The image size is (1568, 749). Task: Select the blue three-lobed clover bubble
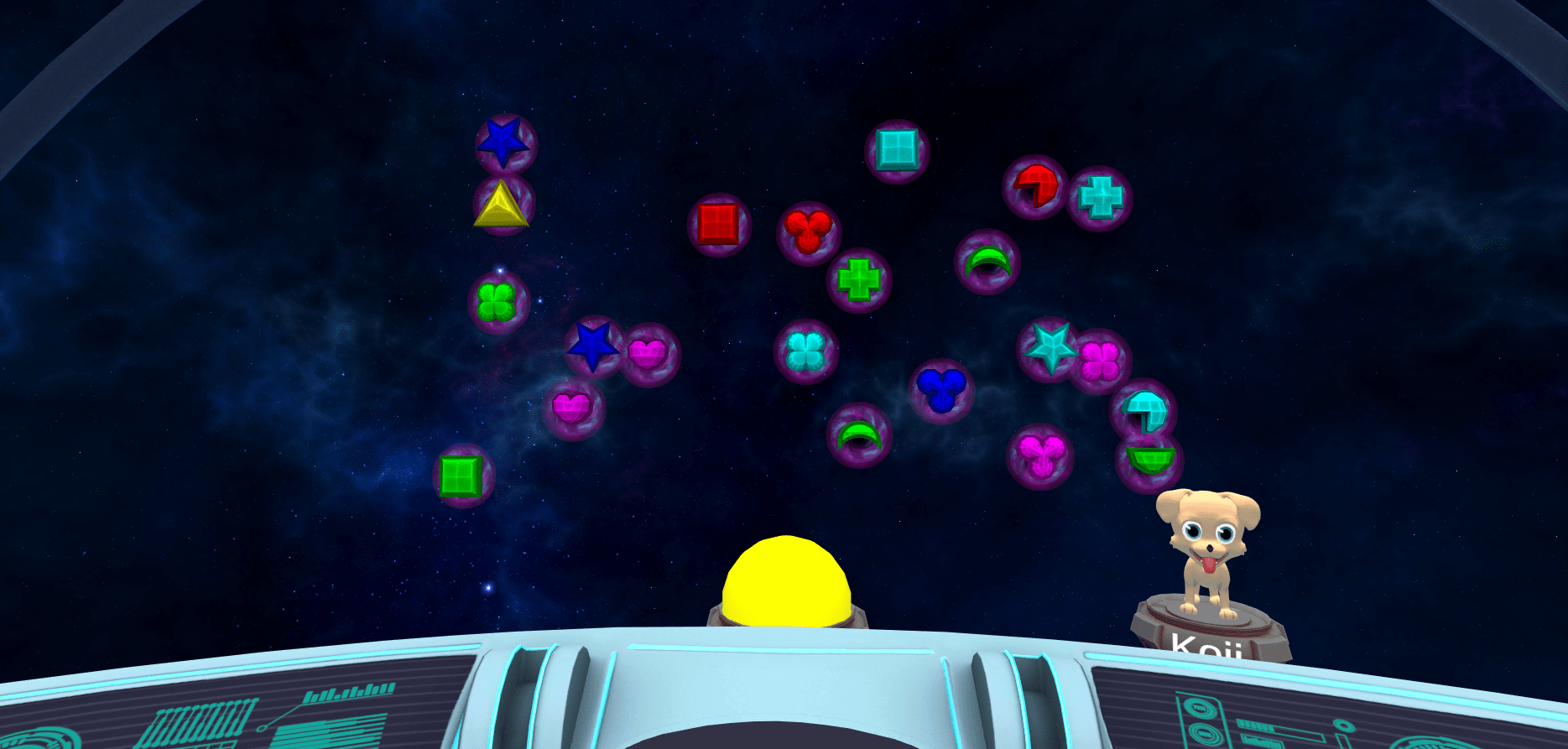[x=941, y=390]
